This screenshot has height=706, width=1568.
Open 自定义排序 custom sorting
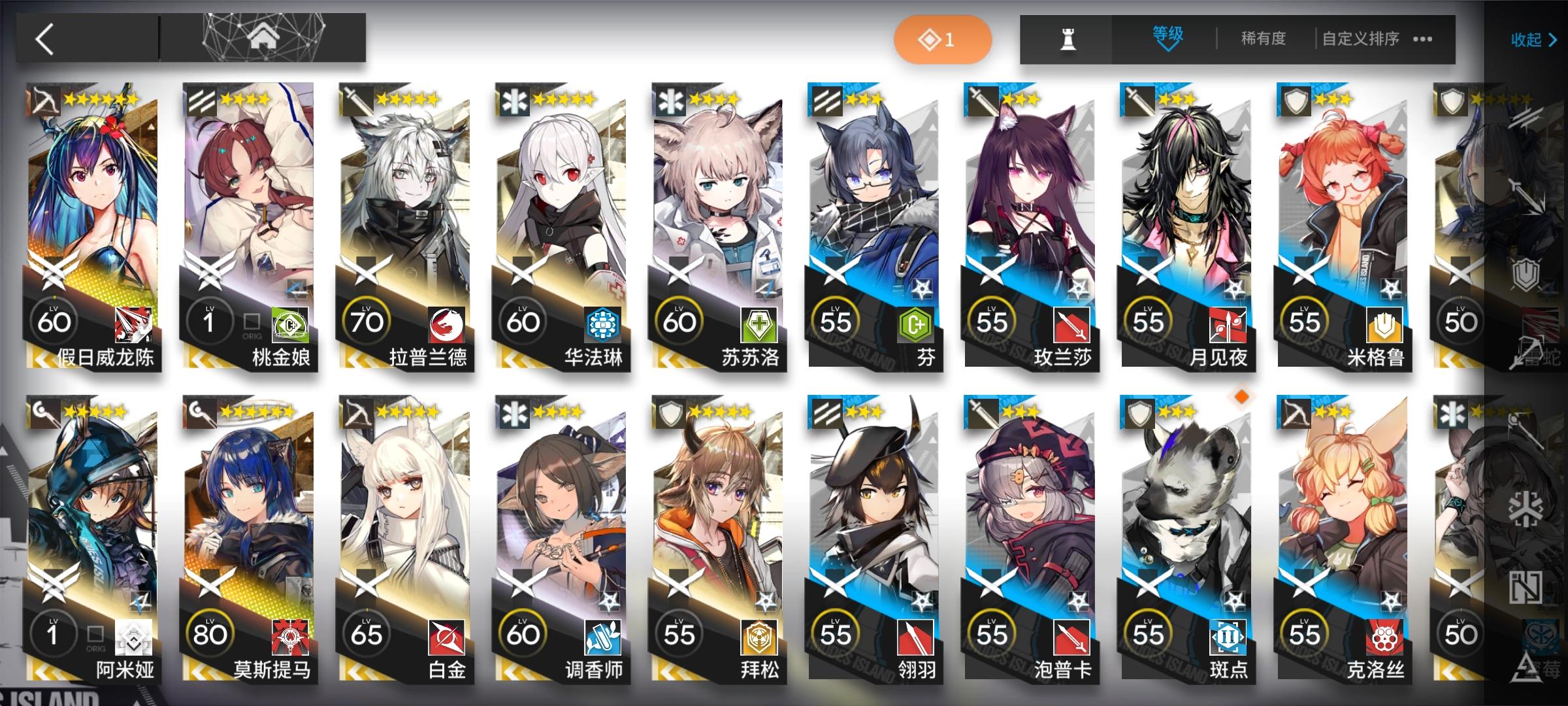1362,39
